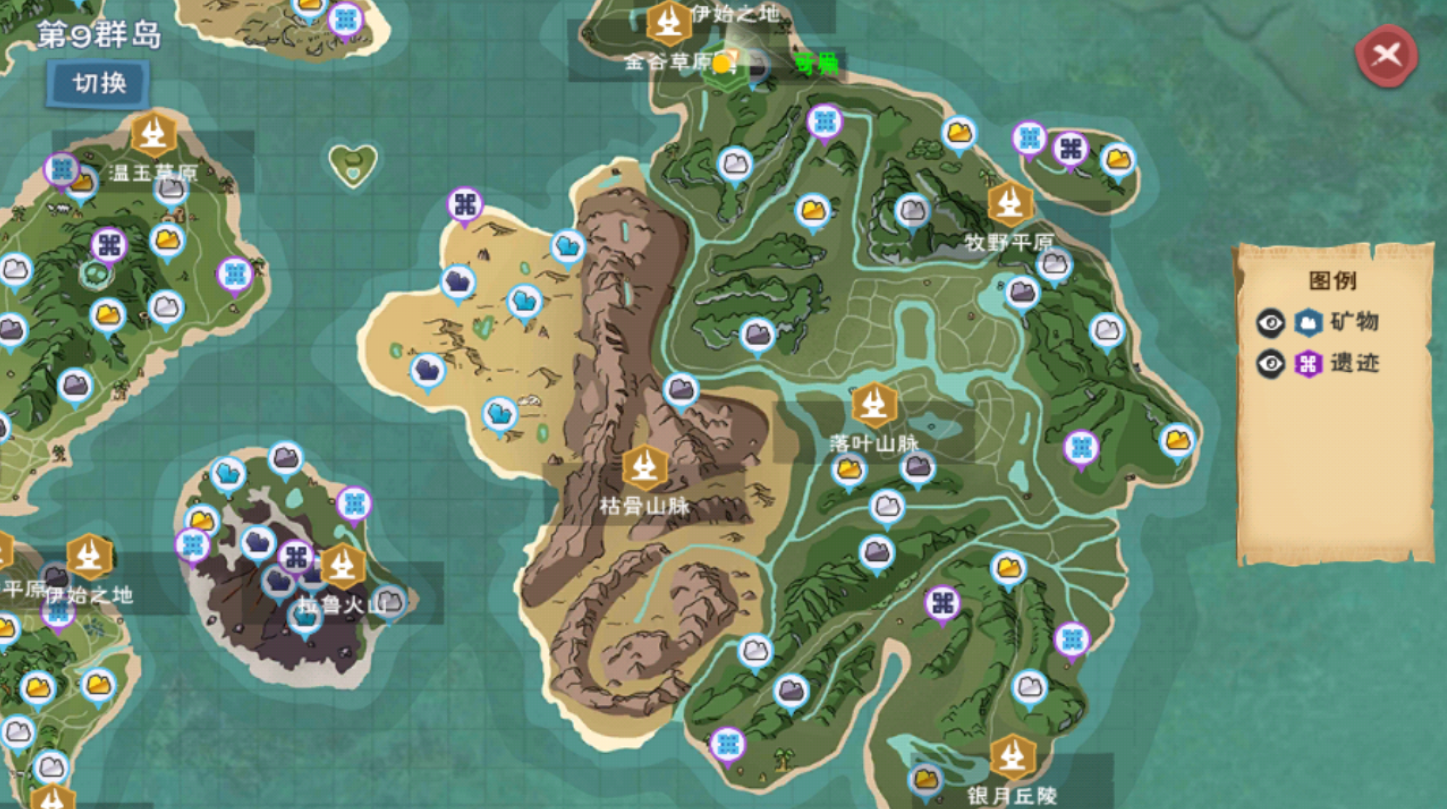Screen dimensions: 1447x809
Task: Toggle 矿物 mineral markers visibility eye
Action: [x=1270, y=322]
